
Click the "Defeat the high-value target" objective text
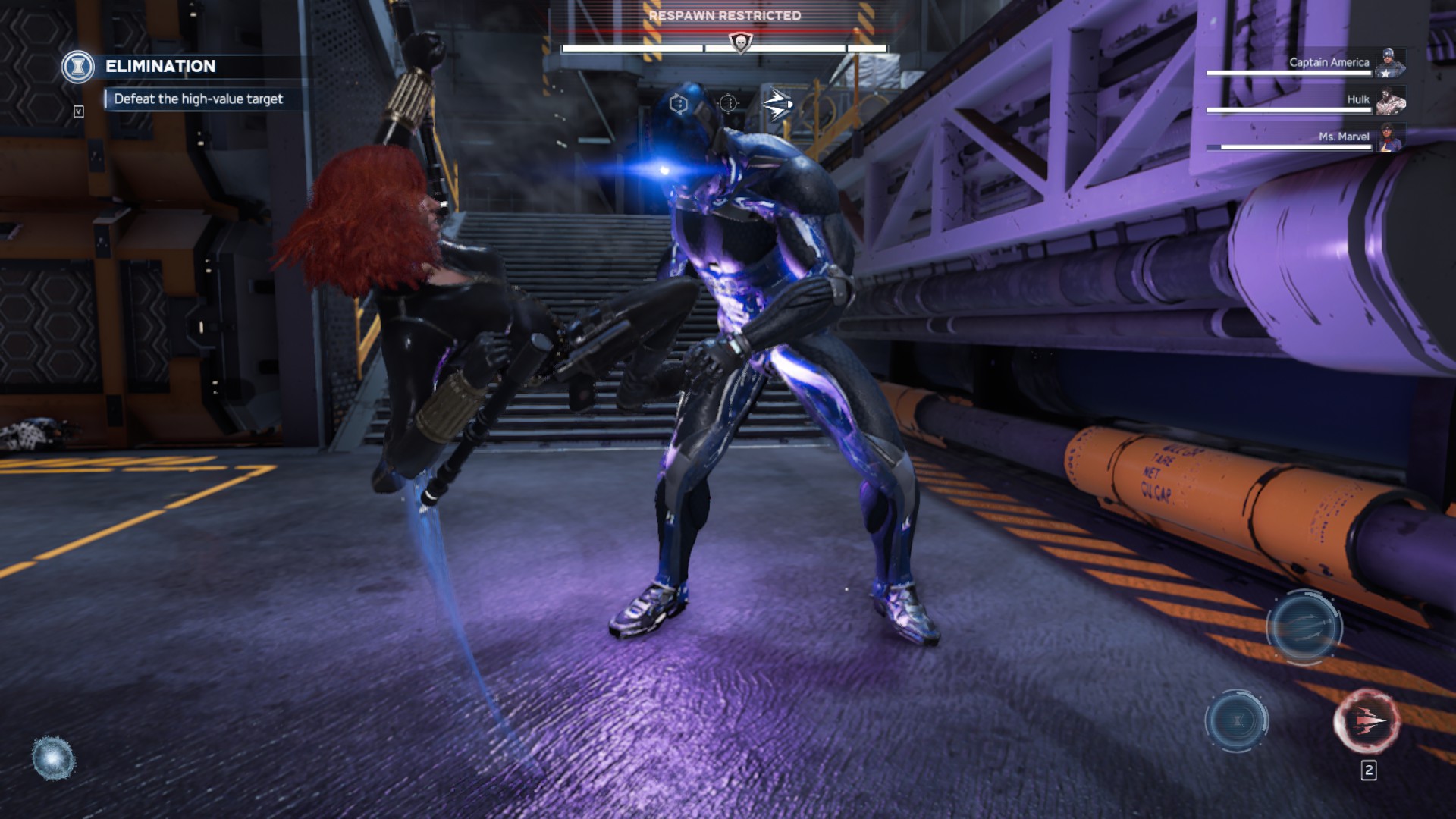pos(198,99)
